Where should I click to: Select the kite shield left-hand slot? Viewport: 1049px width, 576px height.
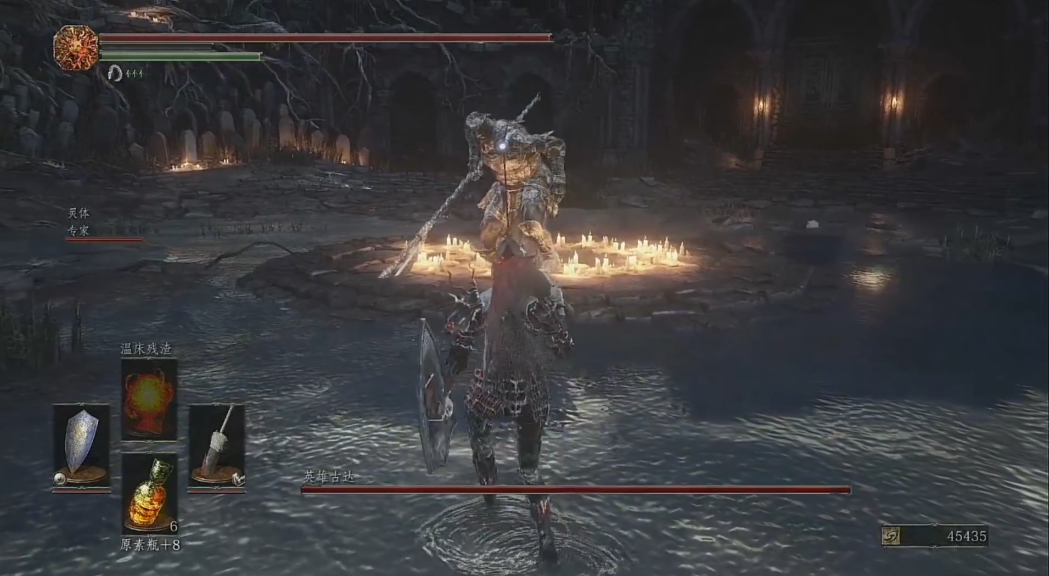point(81,446)
